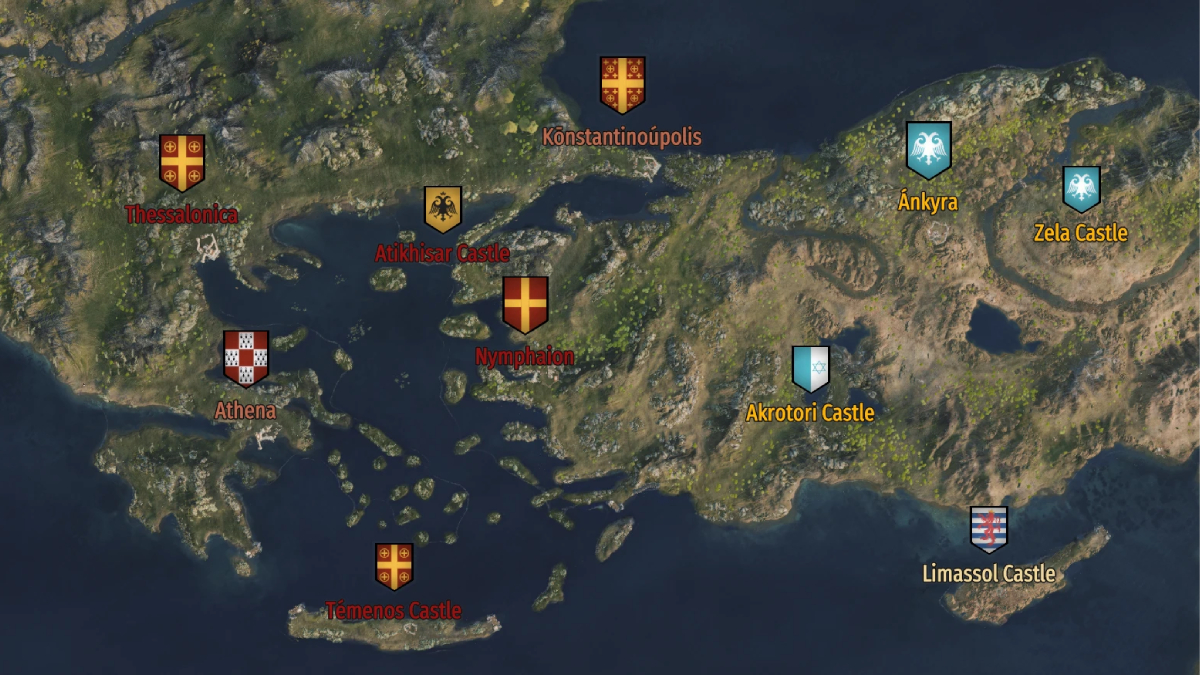Image resolution: width=1200 pixels, height=675 pixels.
Task: Select the Kōnstantinoúpolis map marker
Action: tap(622, 85)
